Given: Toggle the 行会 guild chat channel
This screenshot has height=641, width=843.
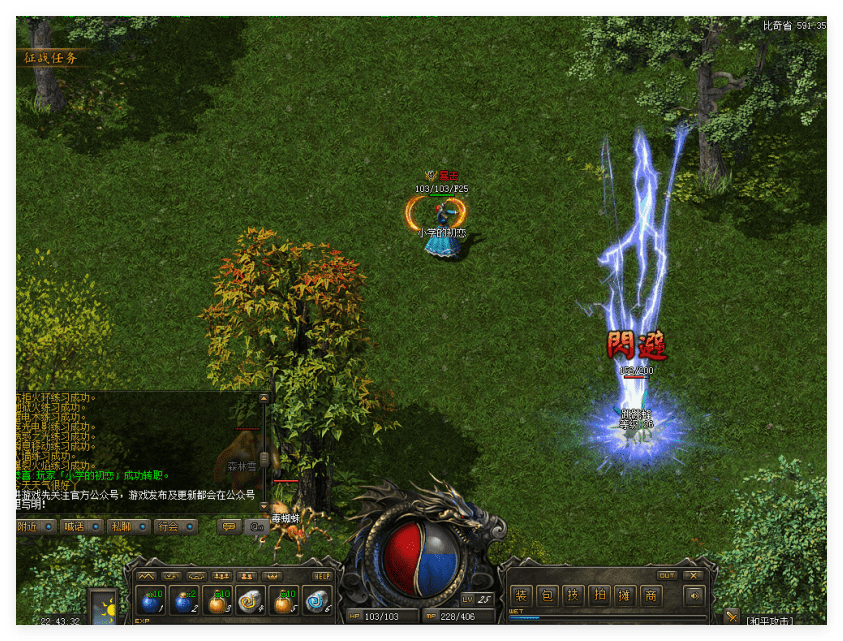Looking at the screenshot, I should click(174, 526).
